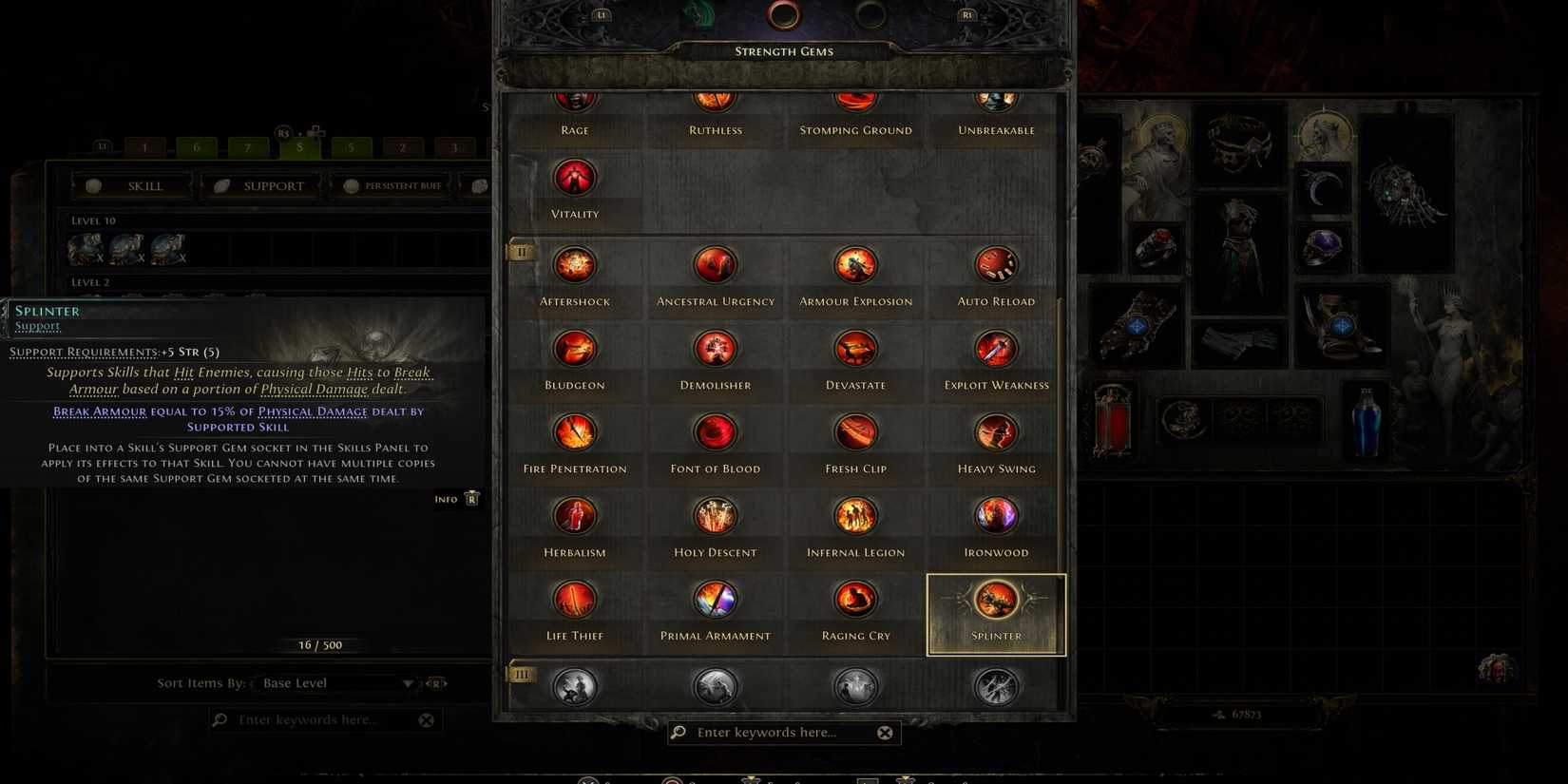The width and height of the screenshot is (1568, 784).
Task: Select the Splinter support gem
Action: click(995, 600)
